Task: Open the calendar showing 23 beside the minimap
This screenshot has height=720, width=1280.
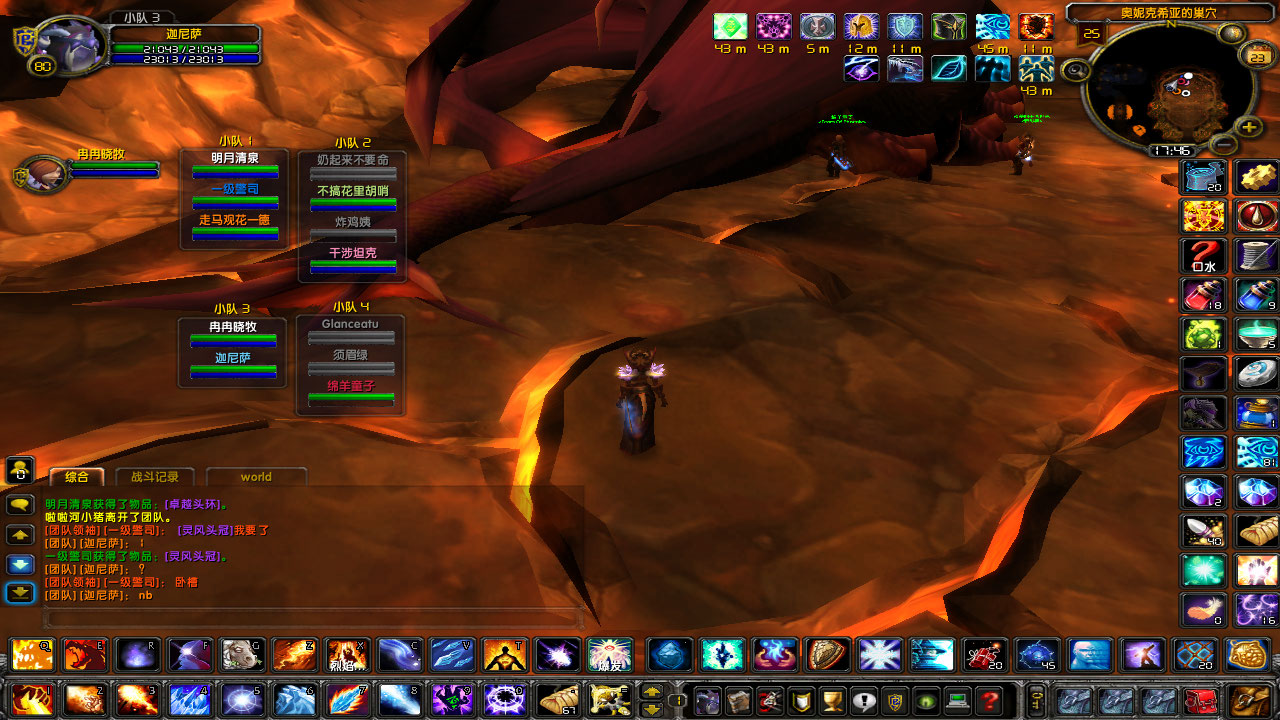Action: click(x=1258, y=56)
